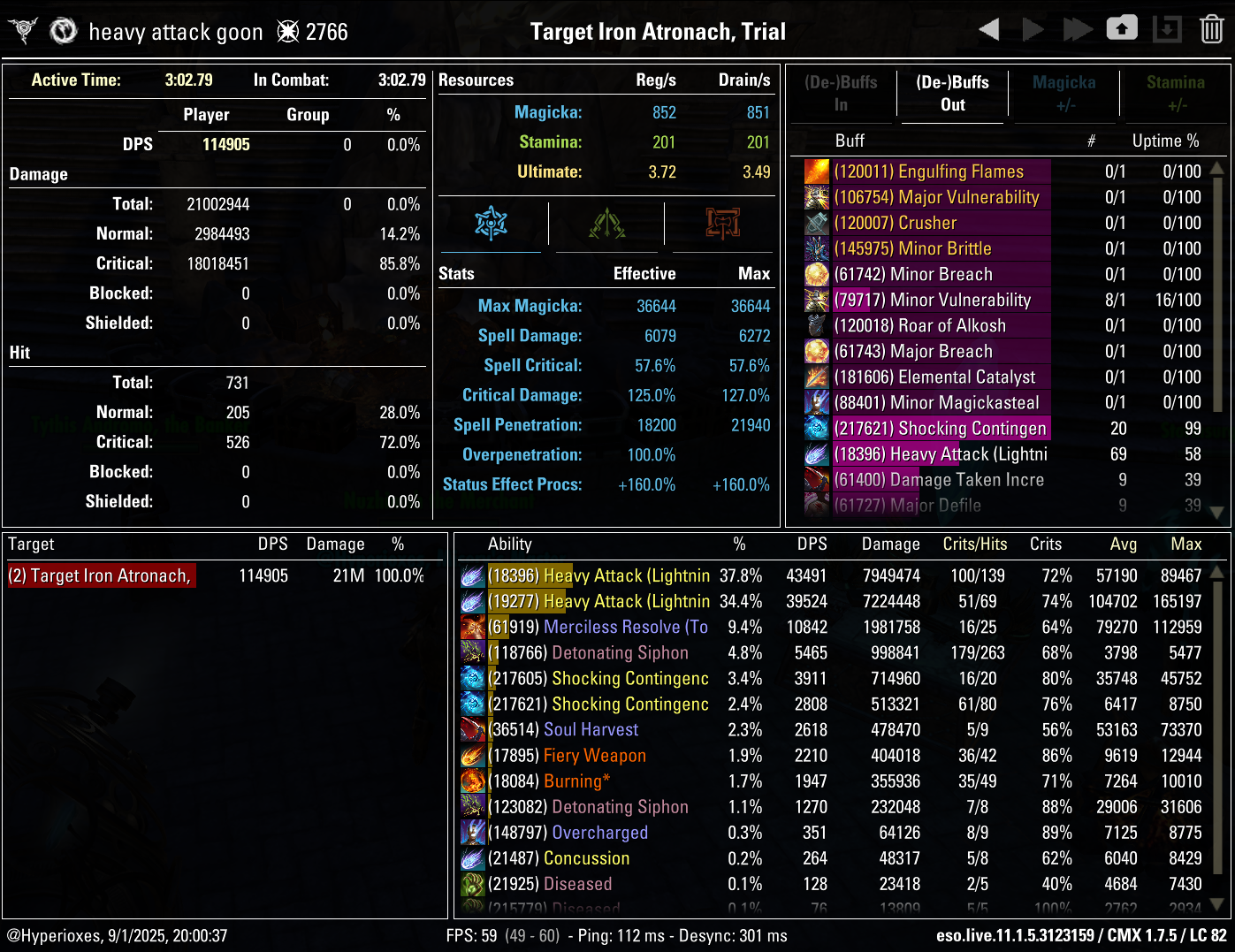1235x952 pixels.
Task: Switch to the (De-)Buffs In tab
Action: click(842, 94)
